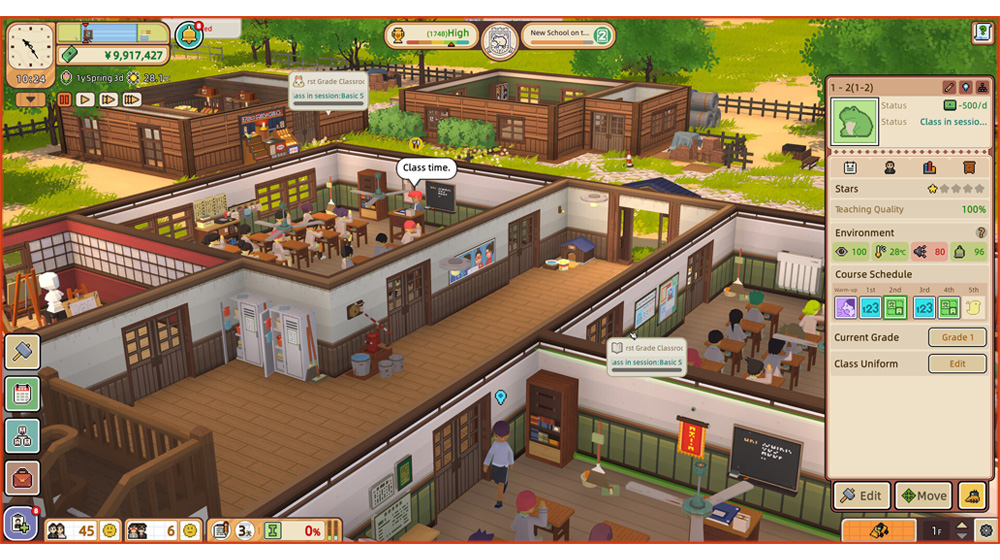Expand the dropdown arrow under the clock
The height and width of the screenshot is (560, 1000).
coord(31,99)
